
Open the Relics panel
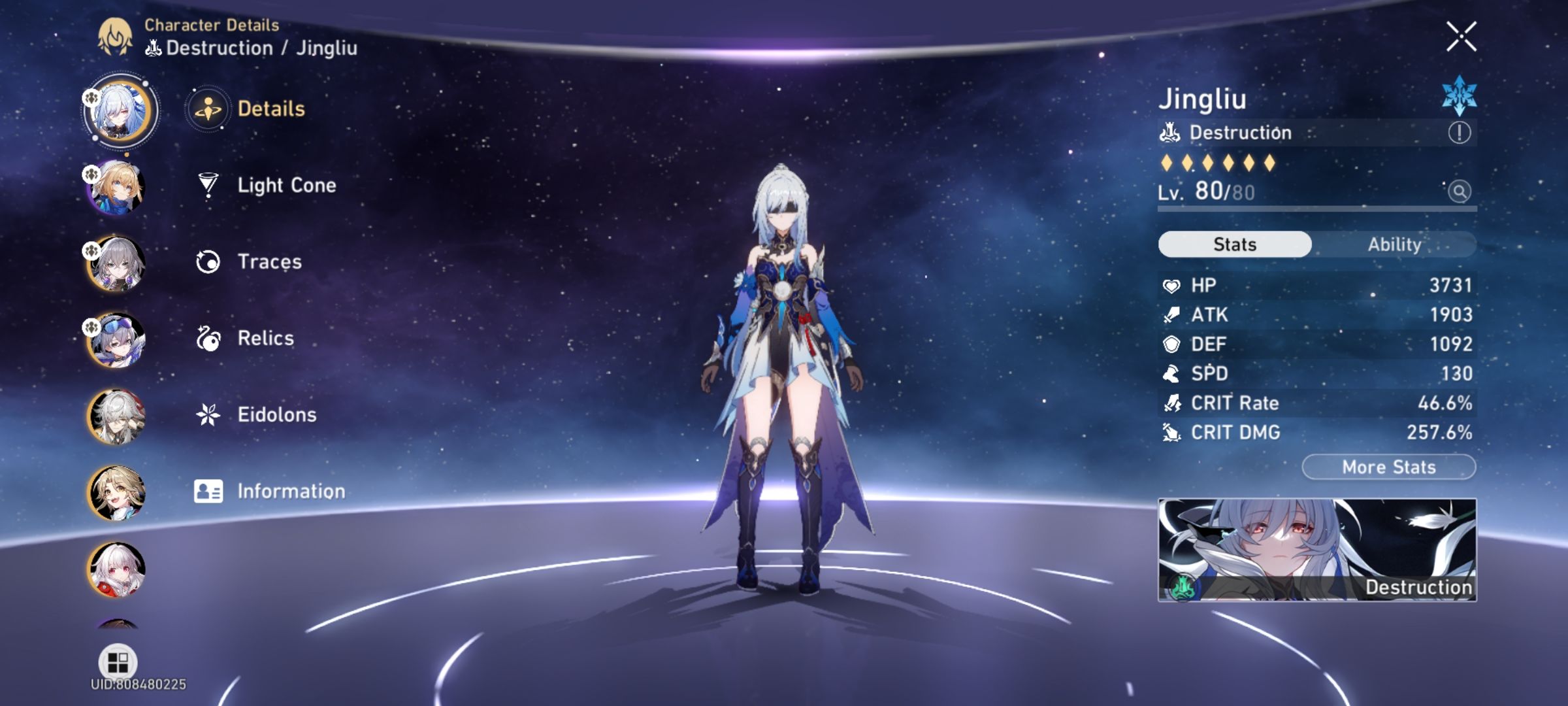point(265,337)
